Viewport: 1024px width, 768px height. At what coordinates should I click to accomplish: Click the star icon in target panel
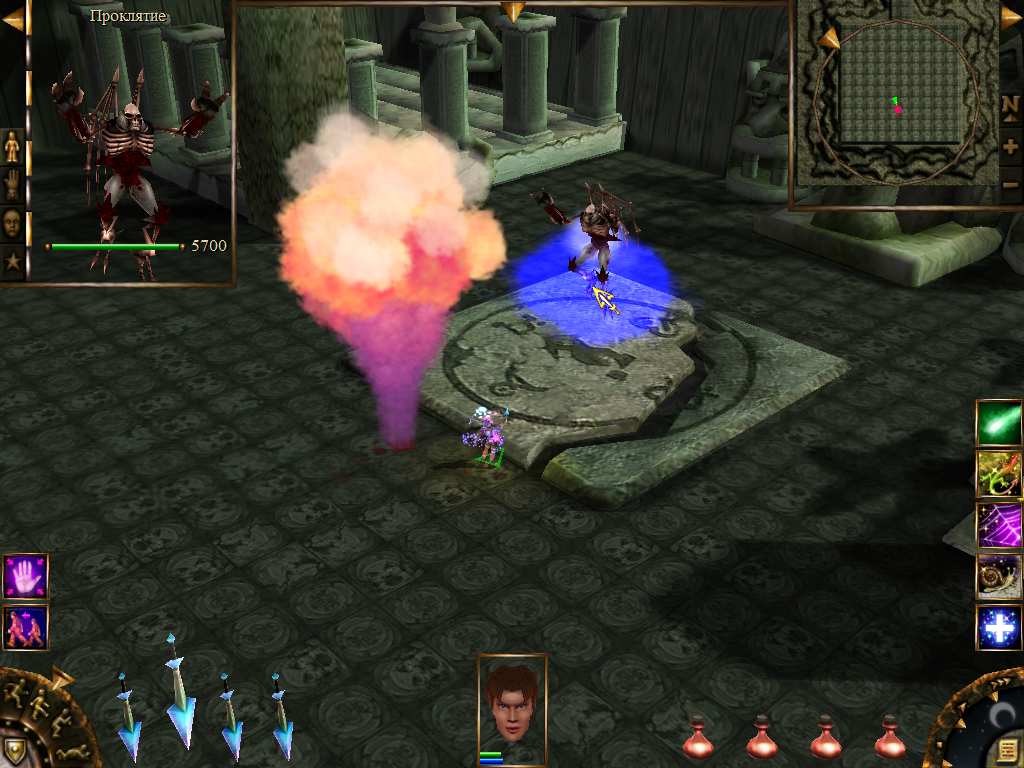tap(12, 260)
